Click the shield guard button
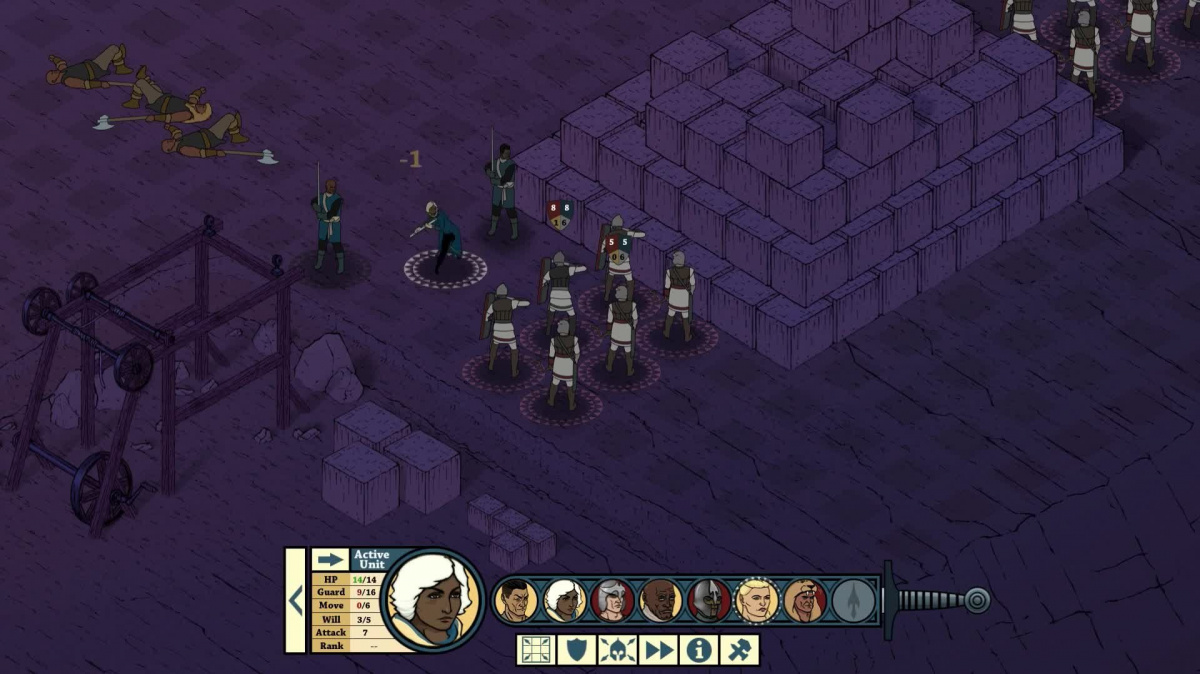 [x=576, y=650]
